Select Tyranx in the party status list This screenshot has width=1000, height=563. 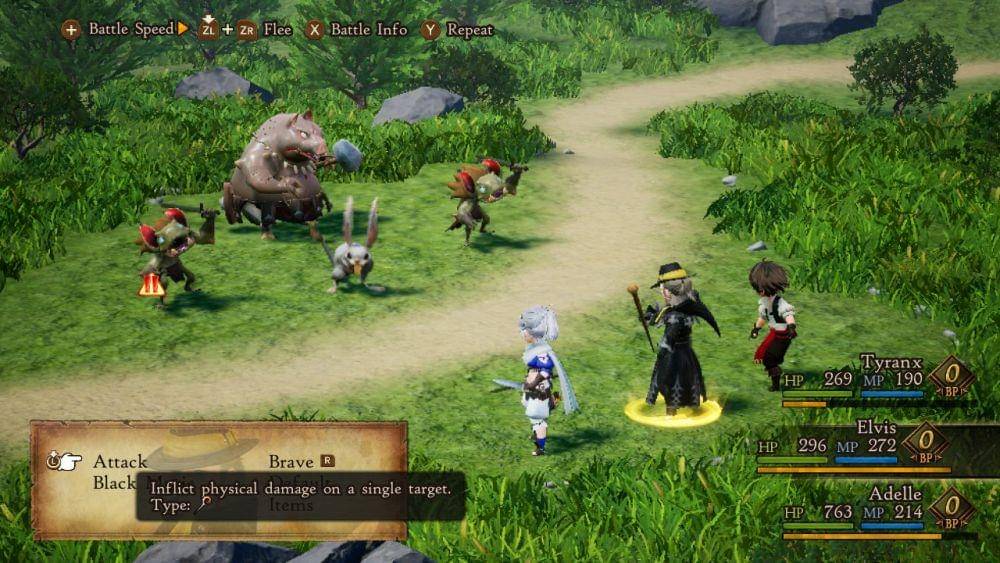888,362
